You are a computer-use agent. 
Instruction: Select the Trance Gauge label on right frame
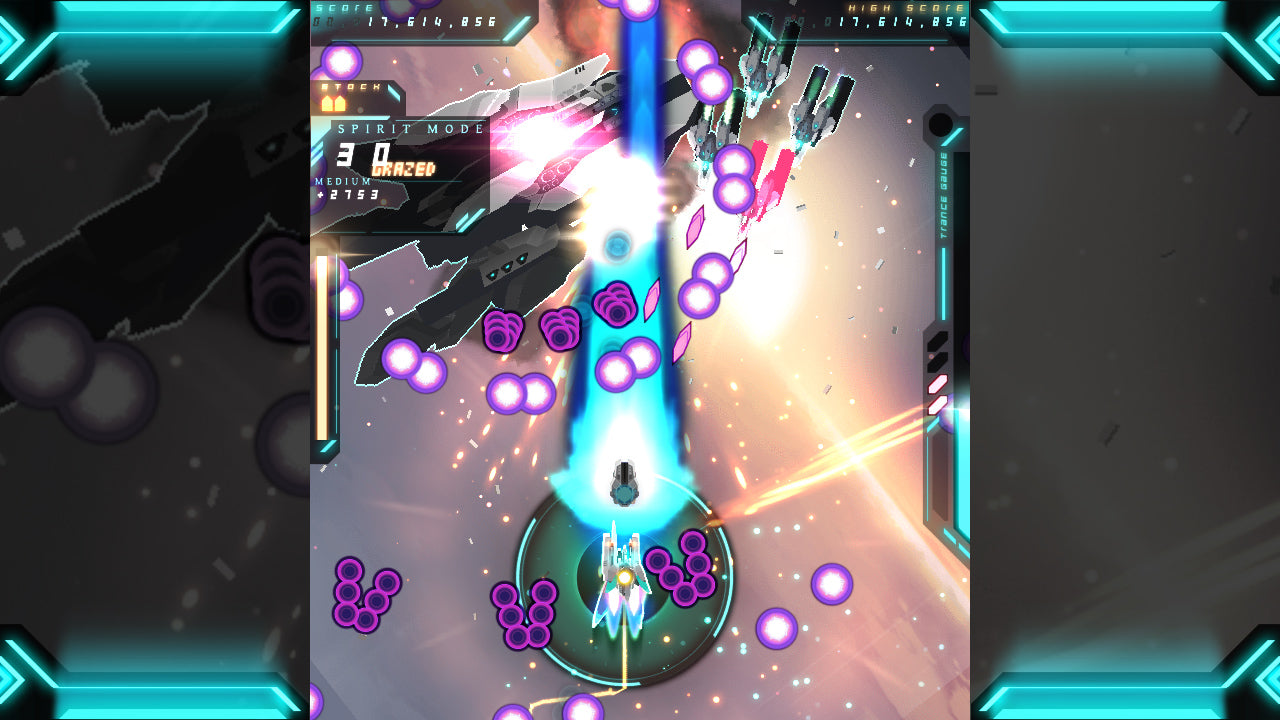tap(945, 195)
